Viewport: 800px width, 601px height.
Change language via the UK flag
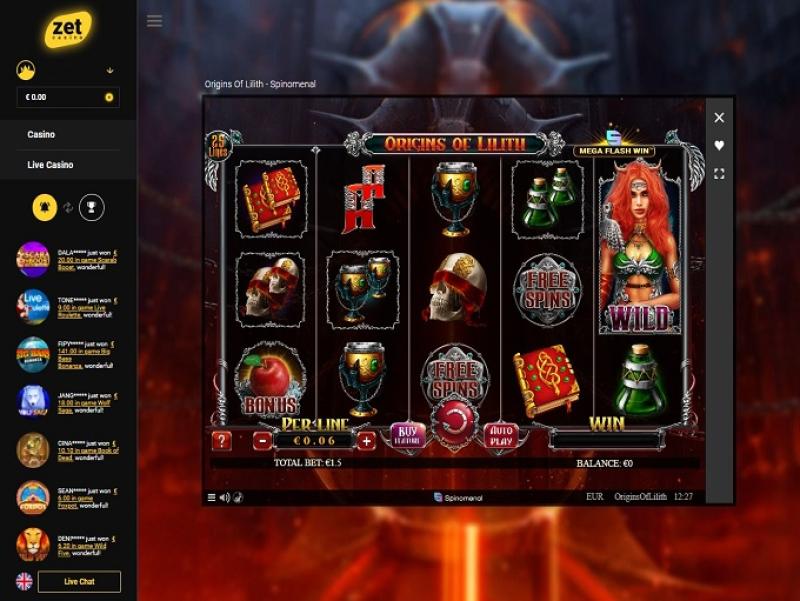(24, 582)
